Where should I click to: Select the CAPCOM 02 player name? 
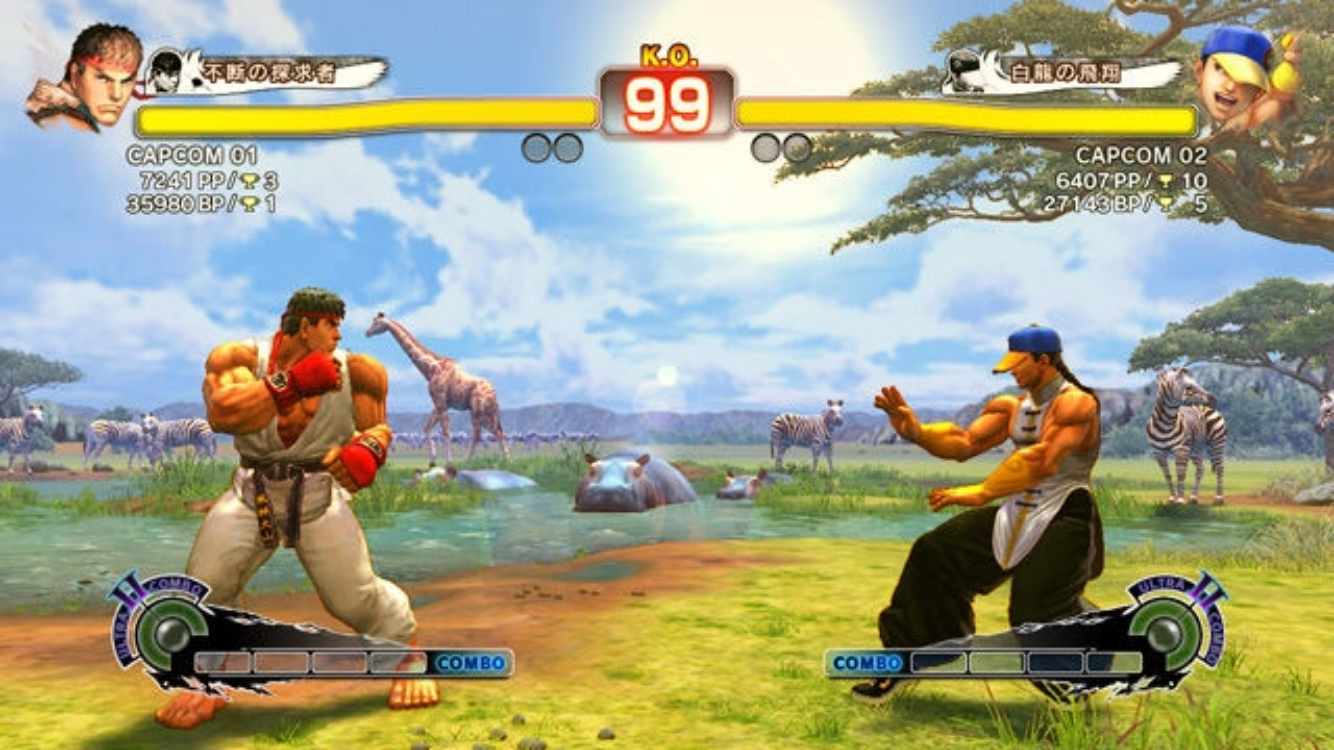coord(1141,156)
